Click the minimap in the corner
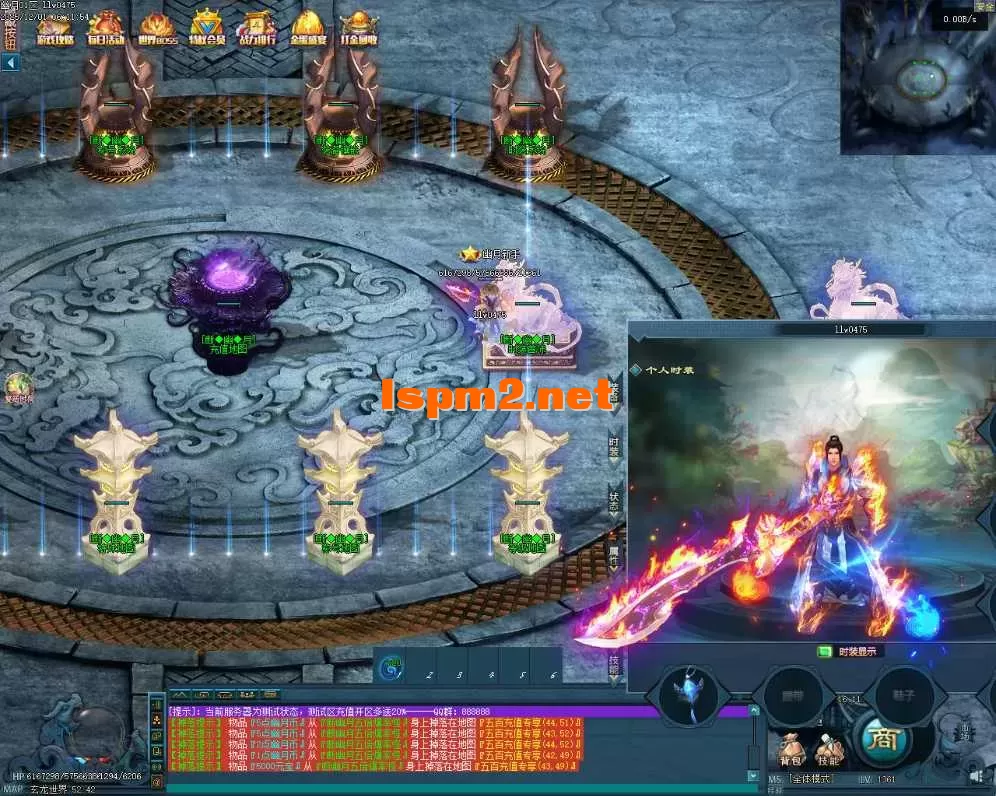 pos(917,78)
